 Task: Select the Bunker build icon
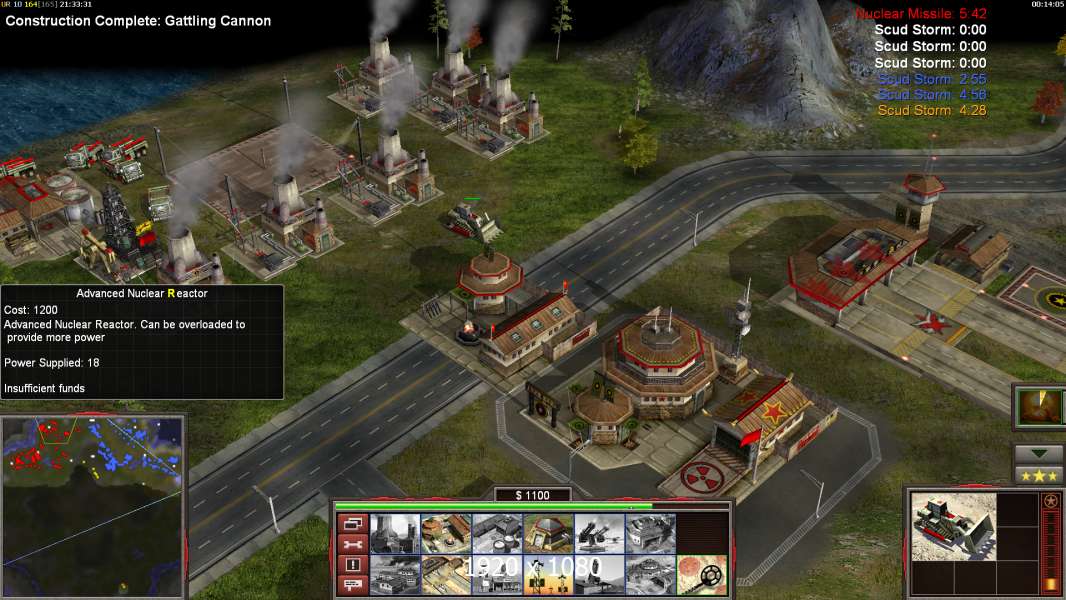548,534
